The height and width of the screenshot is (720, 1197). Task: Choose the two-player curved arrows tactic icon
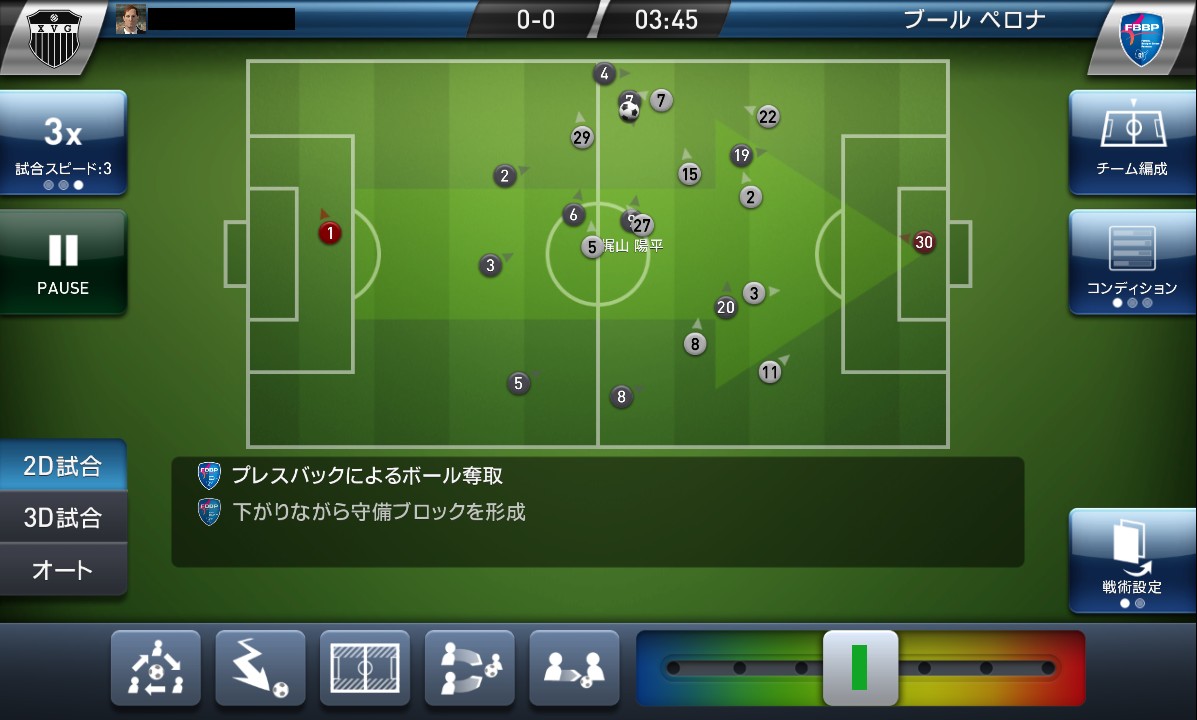469,668
